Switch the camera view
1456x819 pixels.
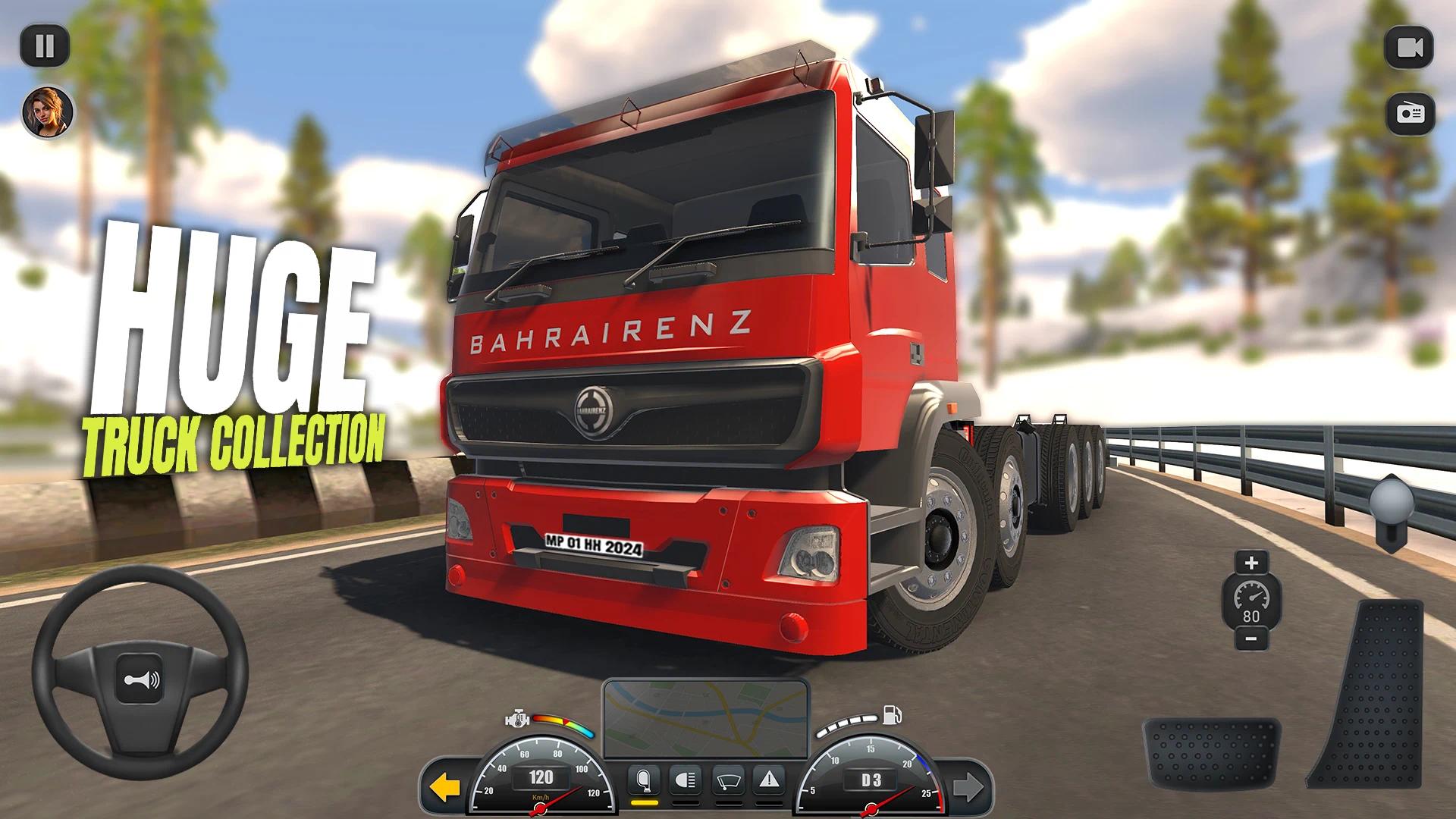coord(1408,48)
